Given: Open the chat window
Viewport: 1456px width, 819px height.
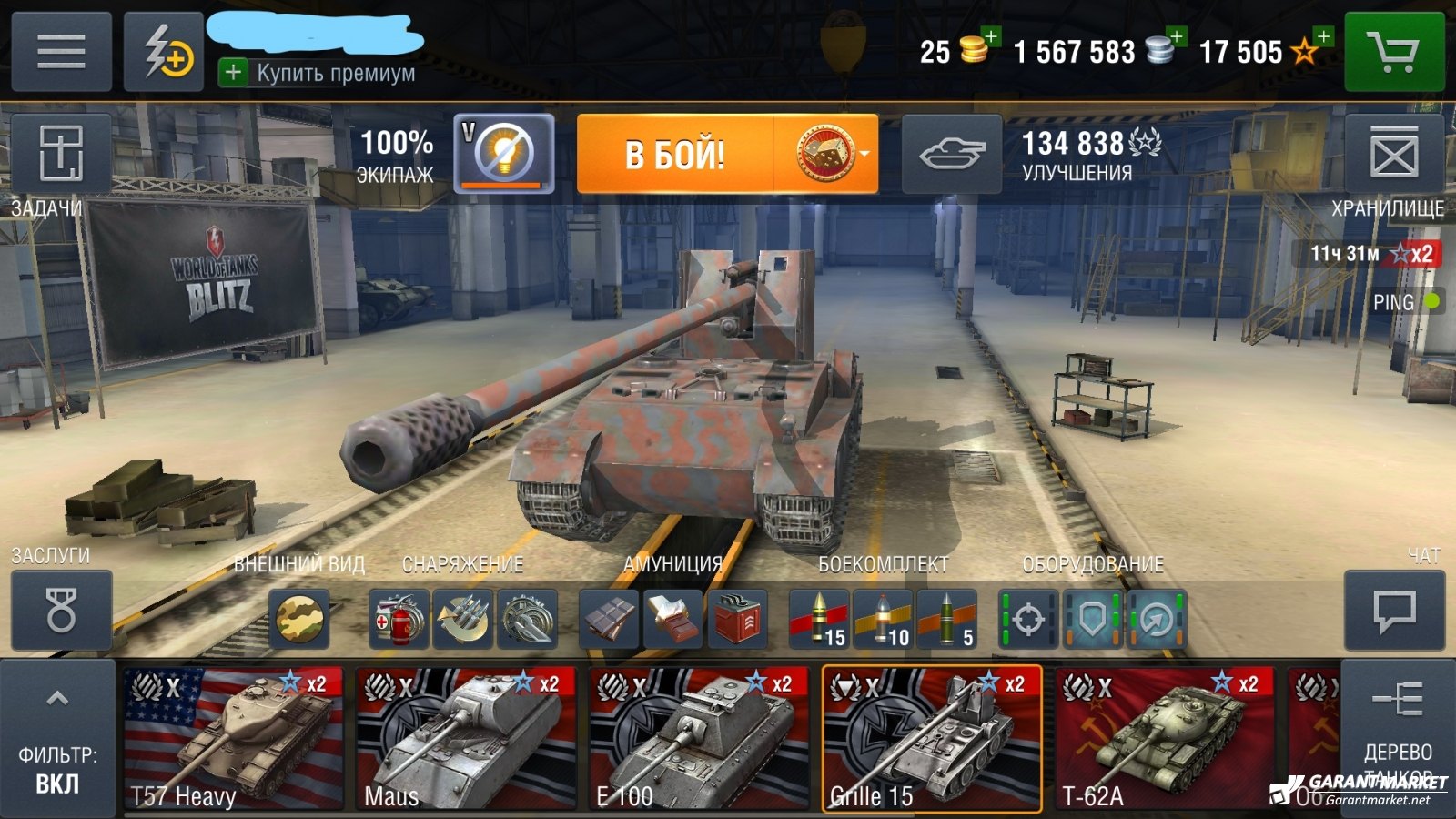Looking at the screenshot, I should point(1393,611).
